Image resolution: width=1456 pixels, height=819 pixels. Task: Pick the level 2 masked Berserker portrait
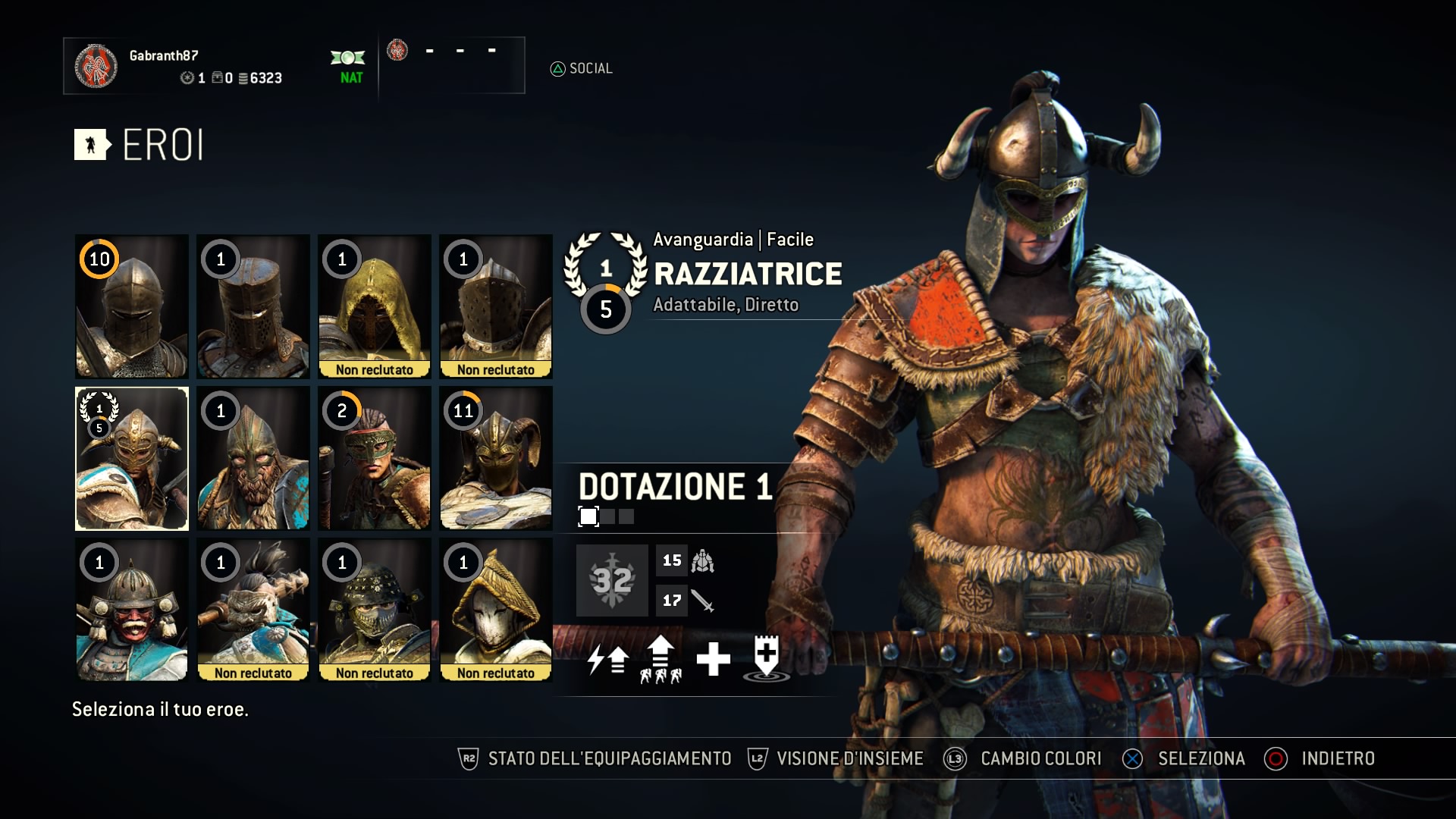click(x=375, y=458)
